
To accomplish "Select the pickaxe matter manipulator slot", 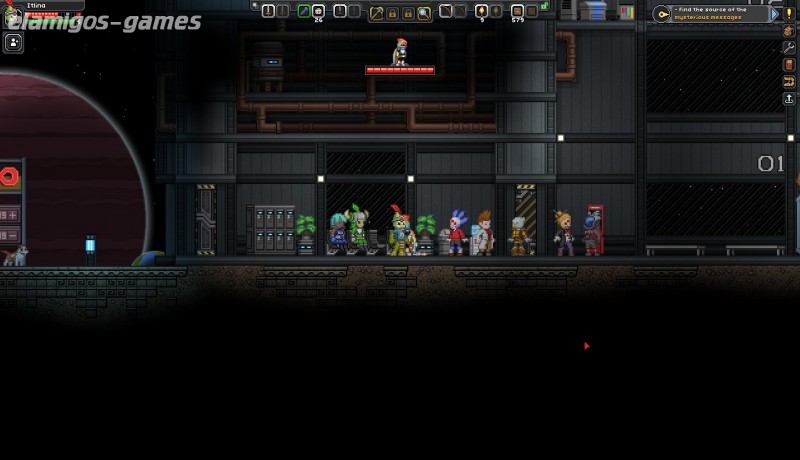I will pyautogui.click(x=376, y=12).
